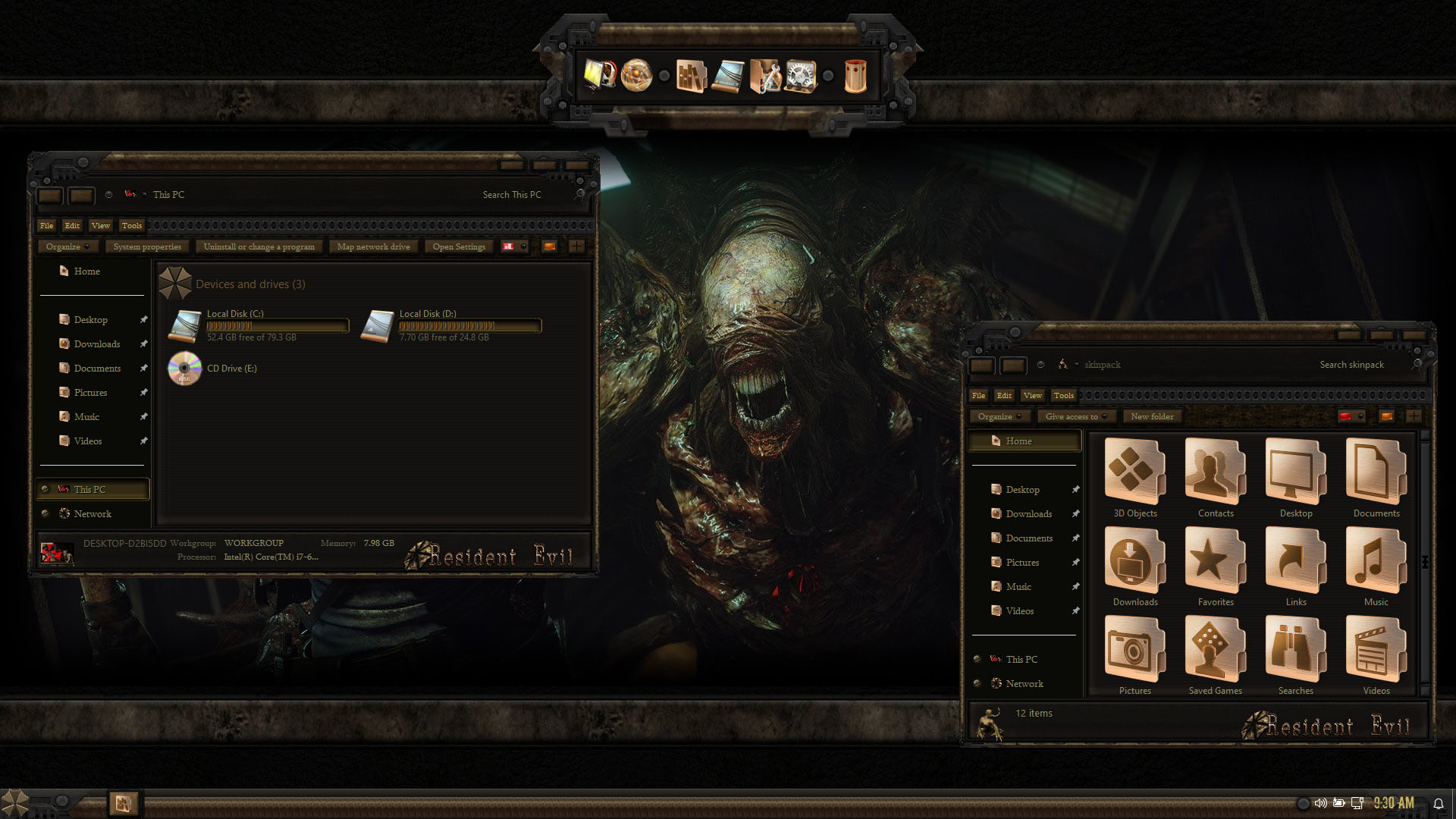This screenshot has height=819, width=1456.
Task: Open the taskbar volume control
Action: pyautogui.click(x=1320, y=803)
